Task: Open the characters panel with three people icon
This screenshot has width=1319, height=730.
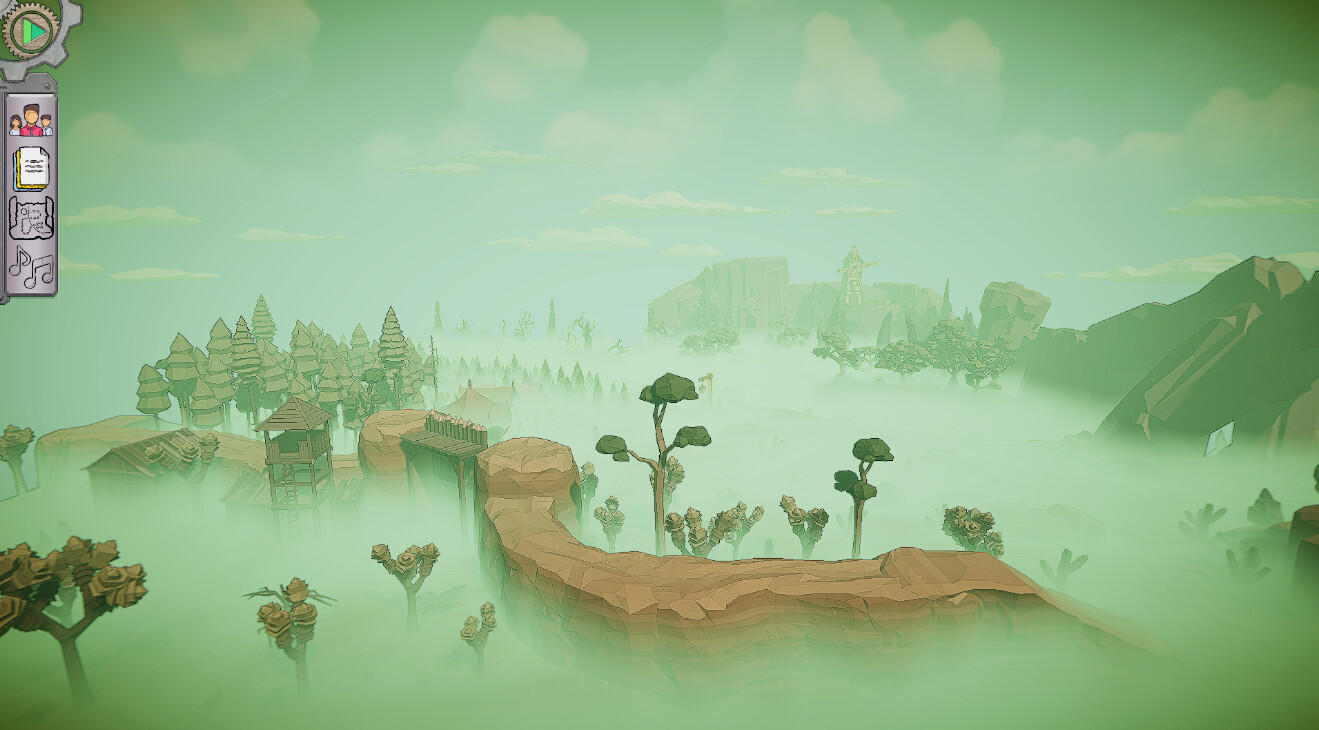Action: coord(31,121)
